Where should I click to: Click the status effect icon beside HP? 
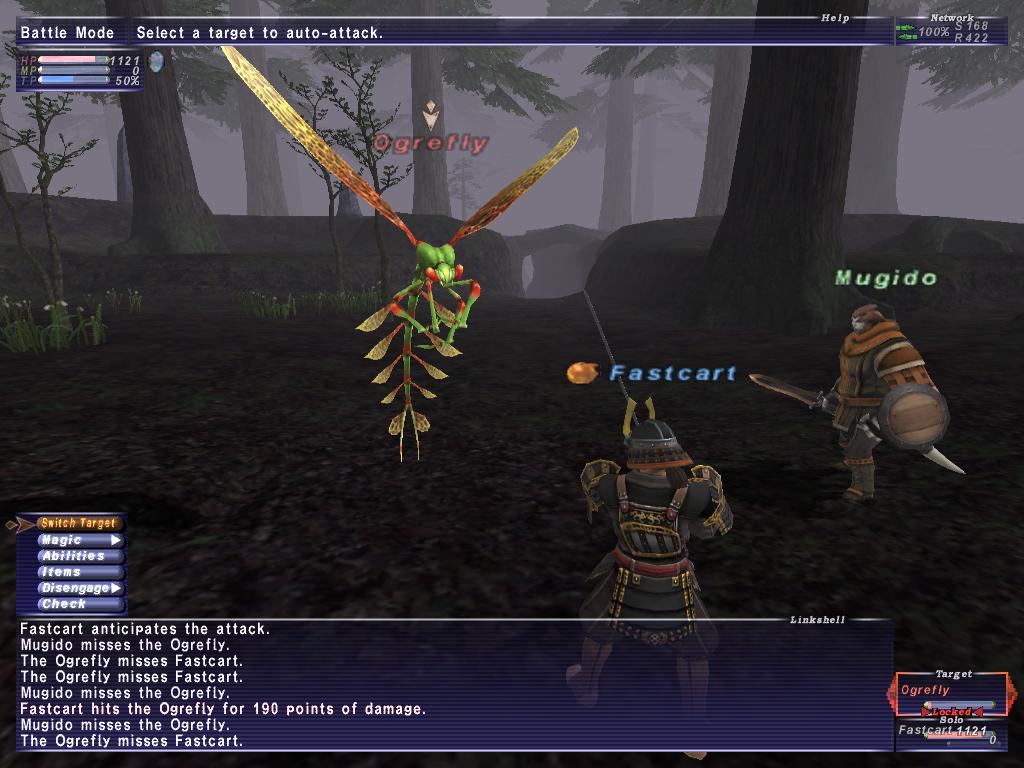tap(155, 62)
